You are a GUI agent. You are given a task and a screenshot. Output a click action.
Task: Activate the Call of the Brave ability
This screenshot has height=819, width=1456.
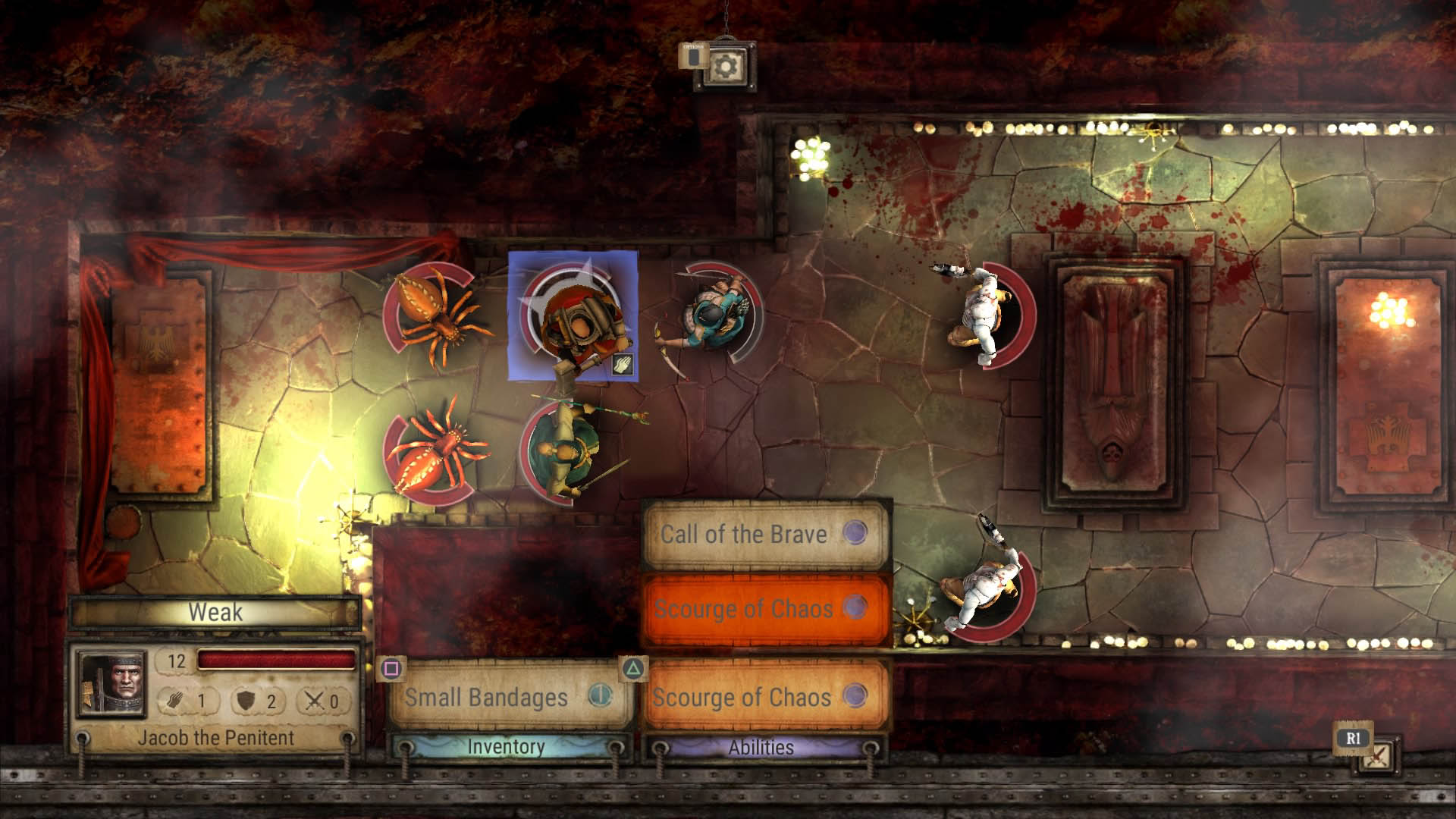(744, 533)
